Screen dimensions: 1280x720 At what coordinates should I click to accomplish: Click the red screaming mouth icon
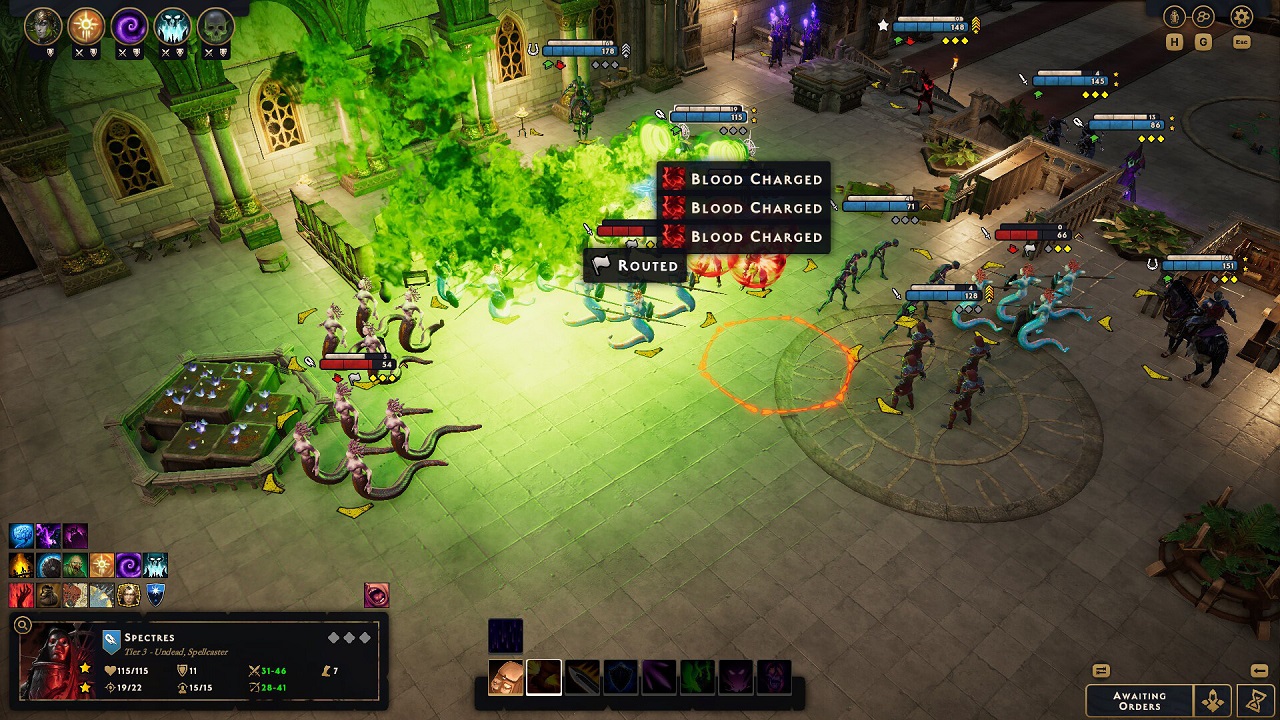pos(773,676)
